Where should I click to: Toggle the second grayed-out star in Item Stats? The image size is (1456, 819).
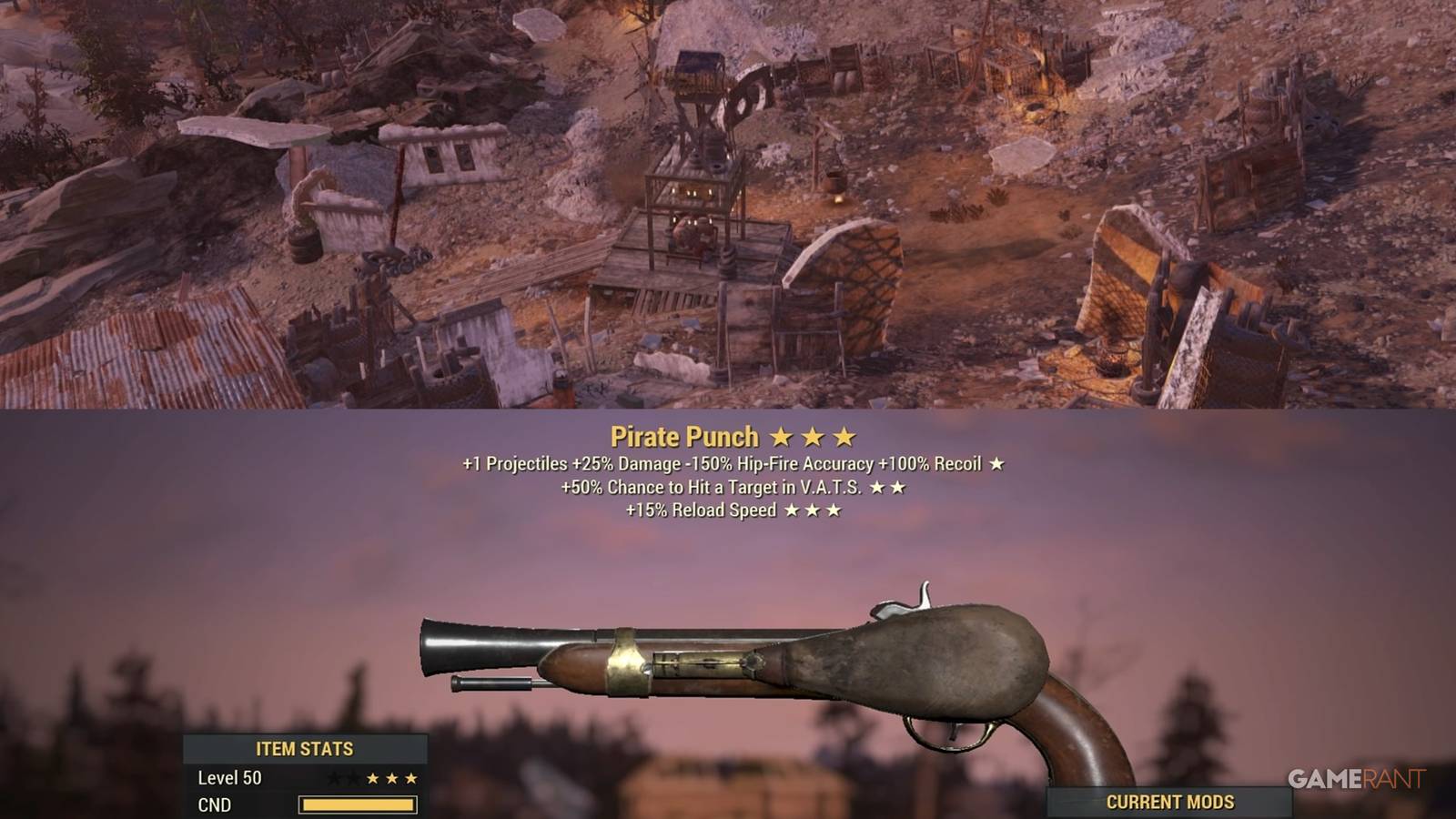[x=353, y=778]
